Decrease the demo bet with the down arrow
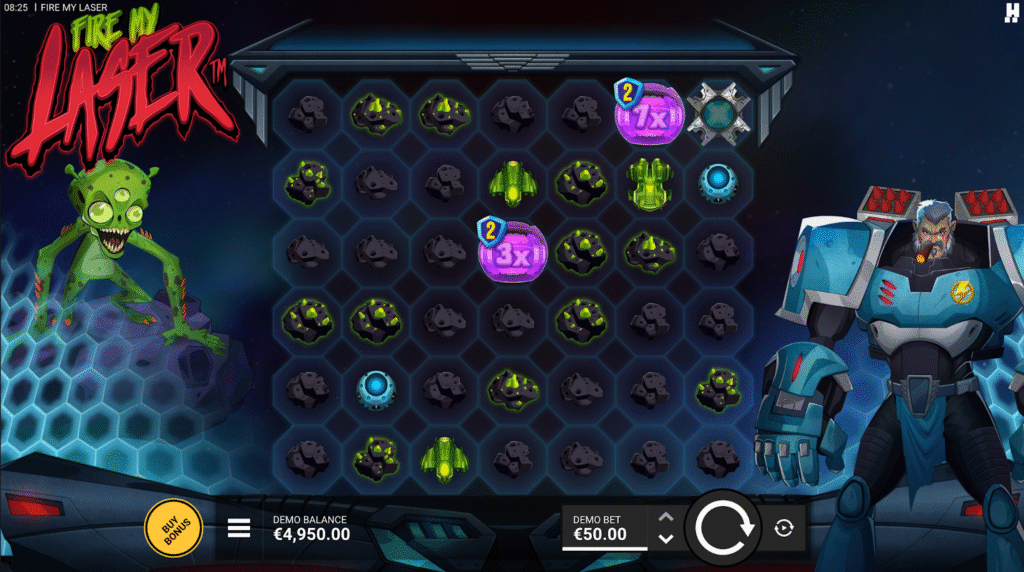The image size is (1024, 572). coord(666,538)
